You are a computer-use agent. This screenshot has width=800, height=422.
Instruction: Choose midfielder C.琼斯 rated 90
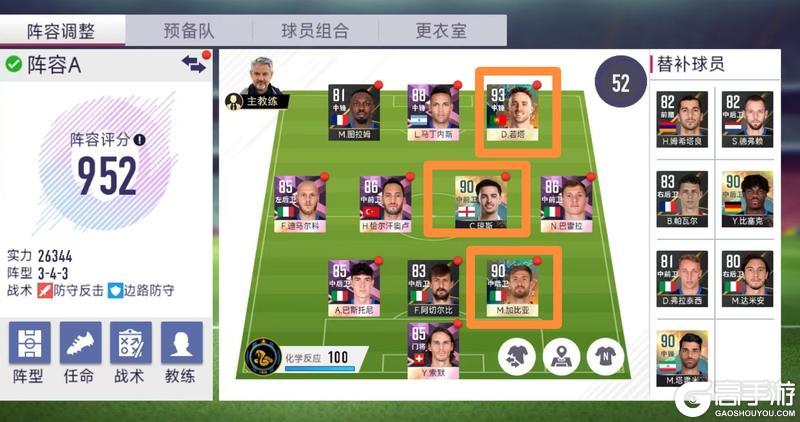point(475,200)
